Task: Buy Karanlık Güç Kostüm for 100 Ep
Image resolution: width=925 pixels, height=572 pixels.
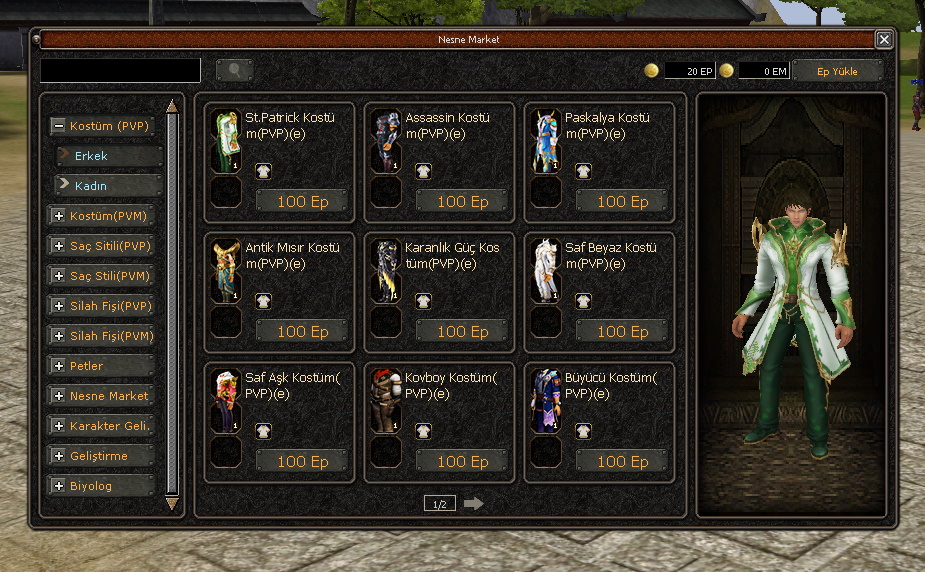Action: point(462,331)
